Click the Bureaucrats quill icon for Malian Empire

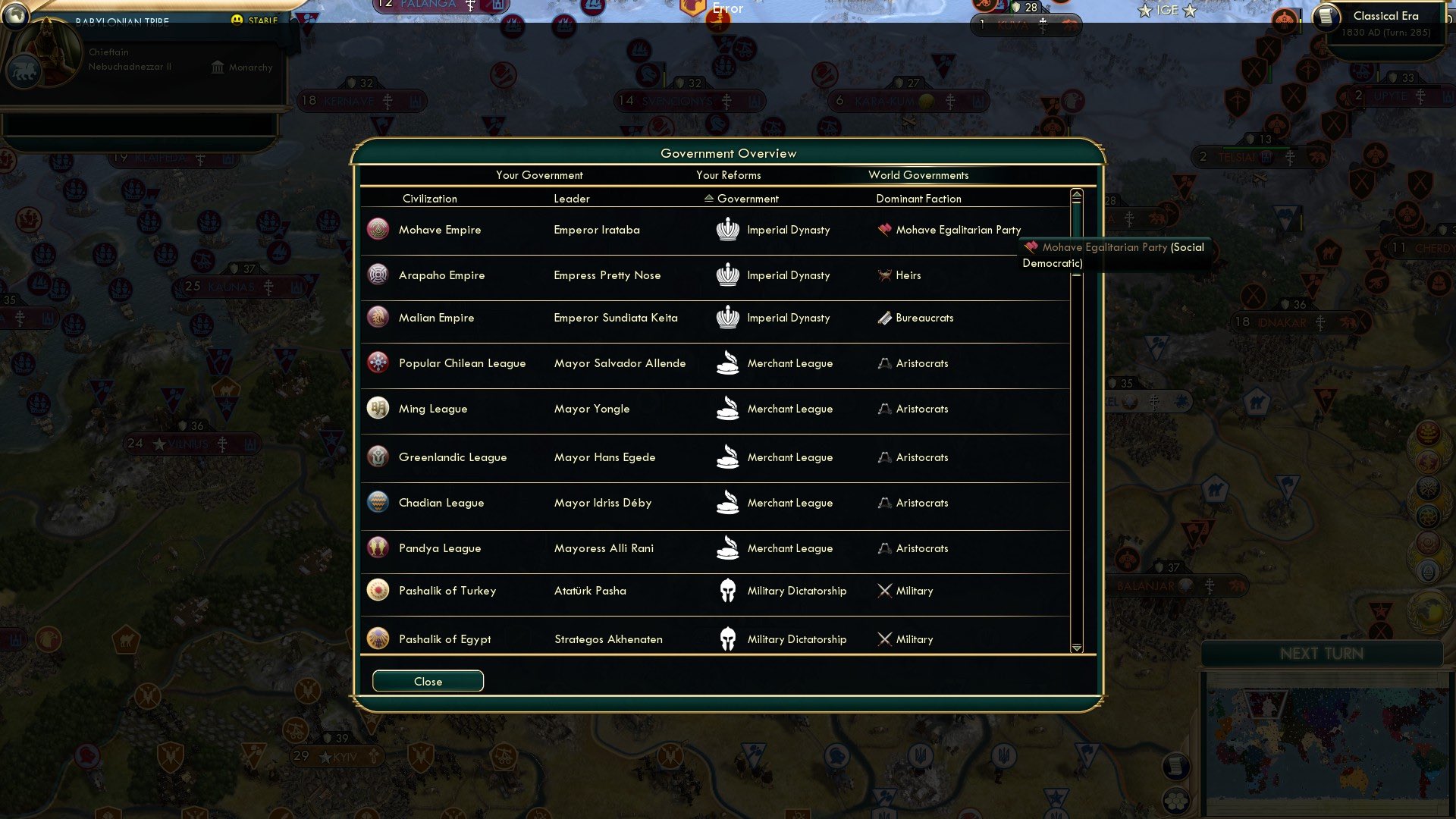[885, 318]
